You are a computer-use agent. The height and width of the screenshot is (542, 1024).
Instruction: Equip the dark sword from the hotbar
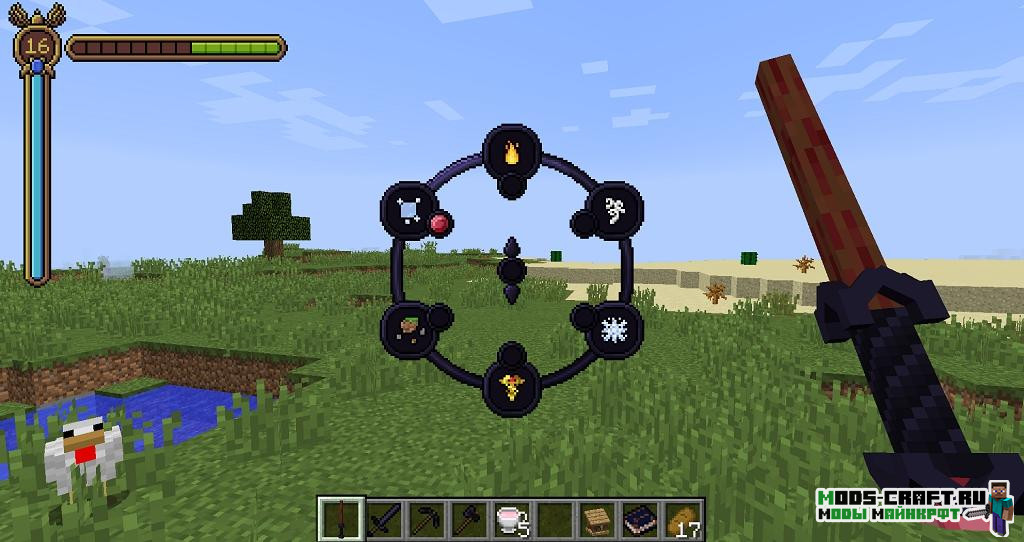[384, 518]
